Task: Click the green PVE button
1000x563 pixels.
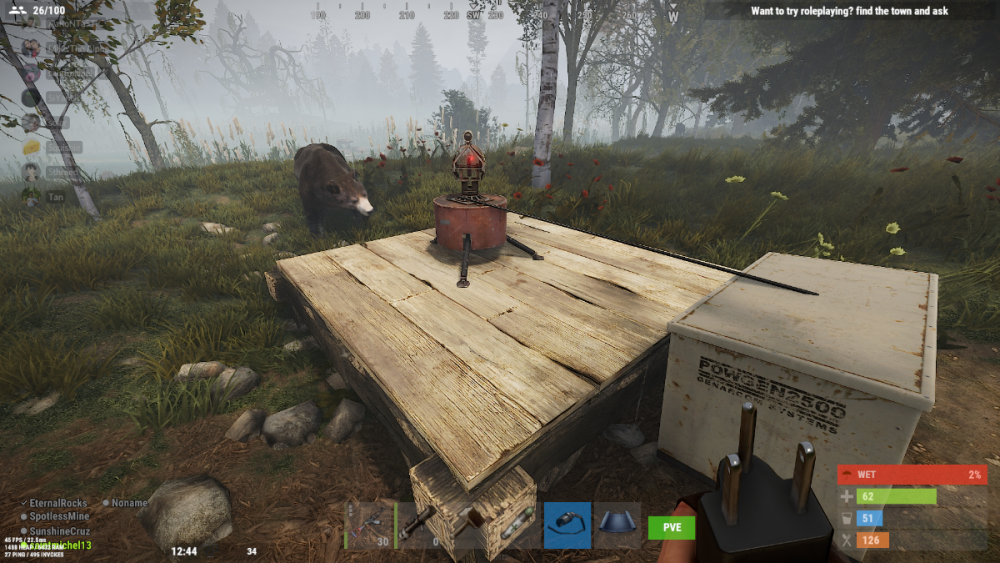Action: (671, 527)
